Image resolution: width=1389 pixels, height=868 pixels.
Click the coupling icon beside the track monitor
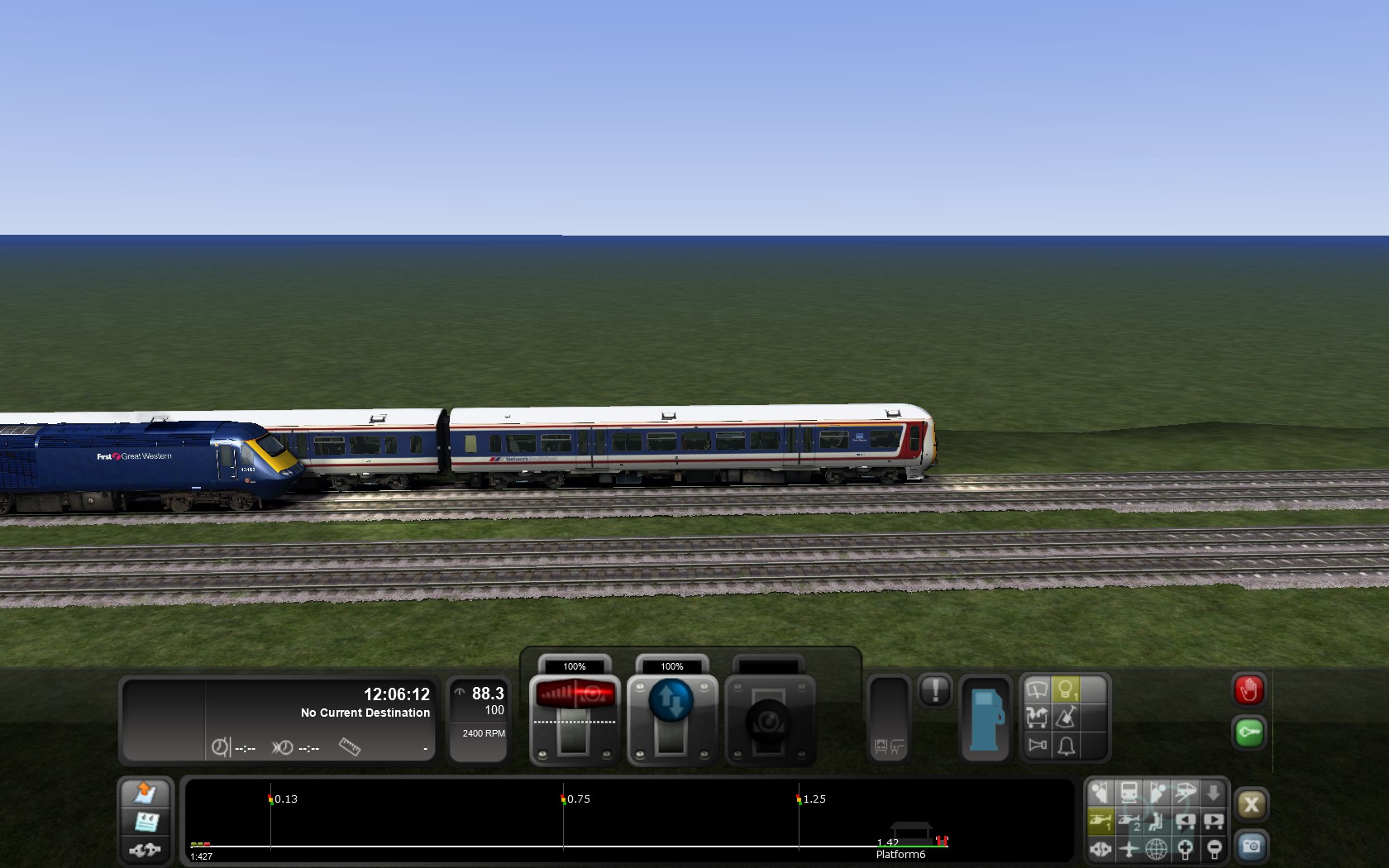pyautogui.click(x=146, y=850)
